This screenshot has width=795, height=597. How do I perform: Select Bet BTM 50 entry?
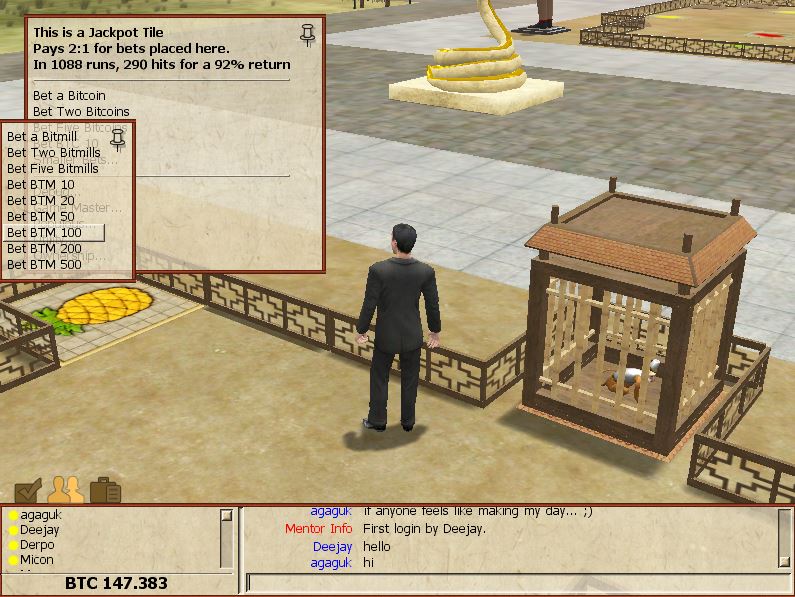(x=41, y=216)
